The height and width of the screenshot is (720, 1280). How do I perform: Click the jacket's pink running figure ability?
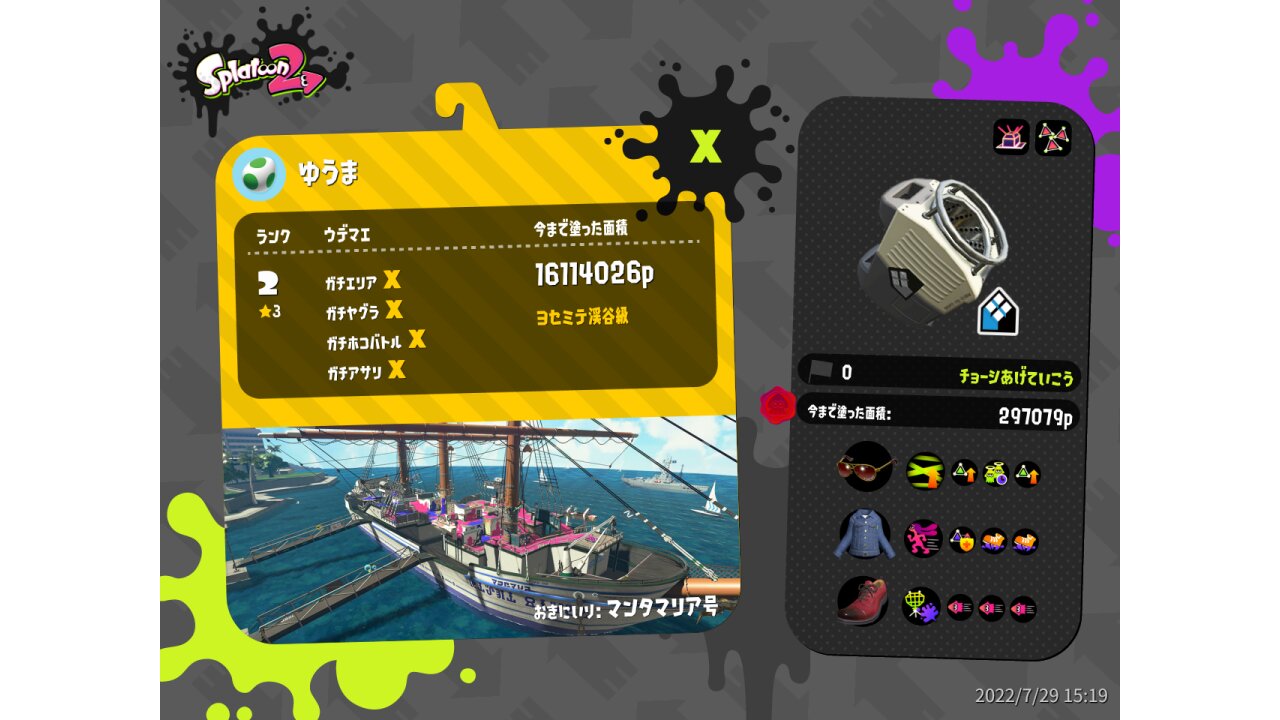[x=923, y=539]
